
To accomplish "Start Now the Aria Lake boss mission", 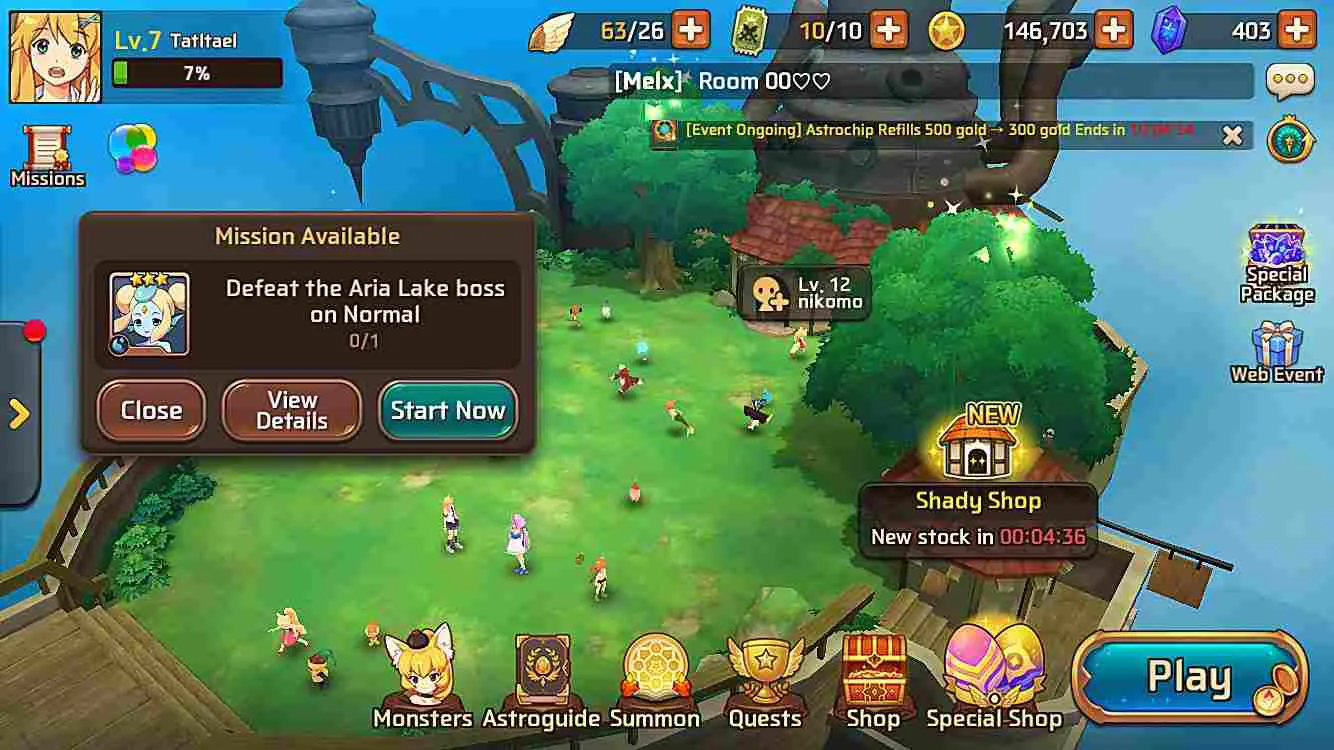I will click(x=448, y=410).
